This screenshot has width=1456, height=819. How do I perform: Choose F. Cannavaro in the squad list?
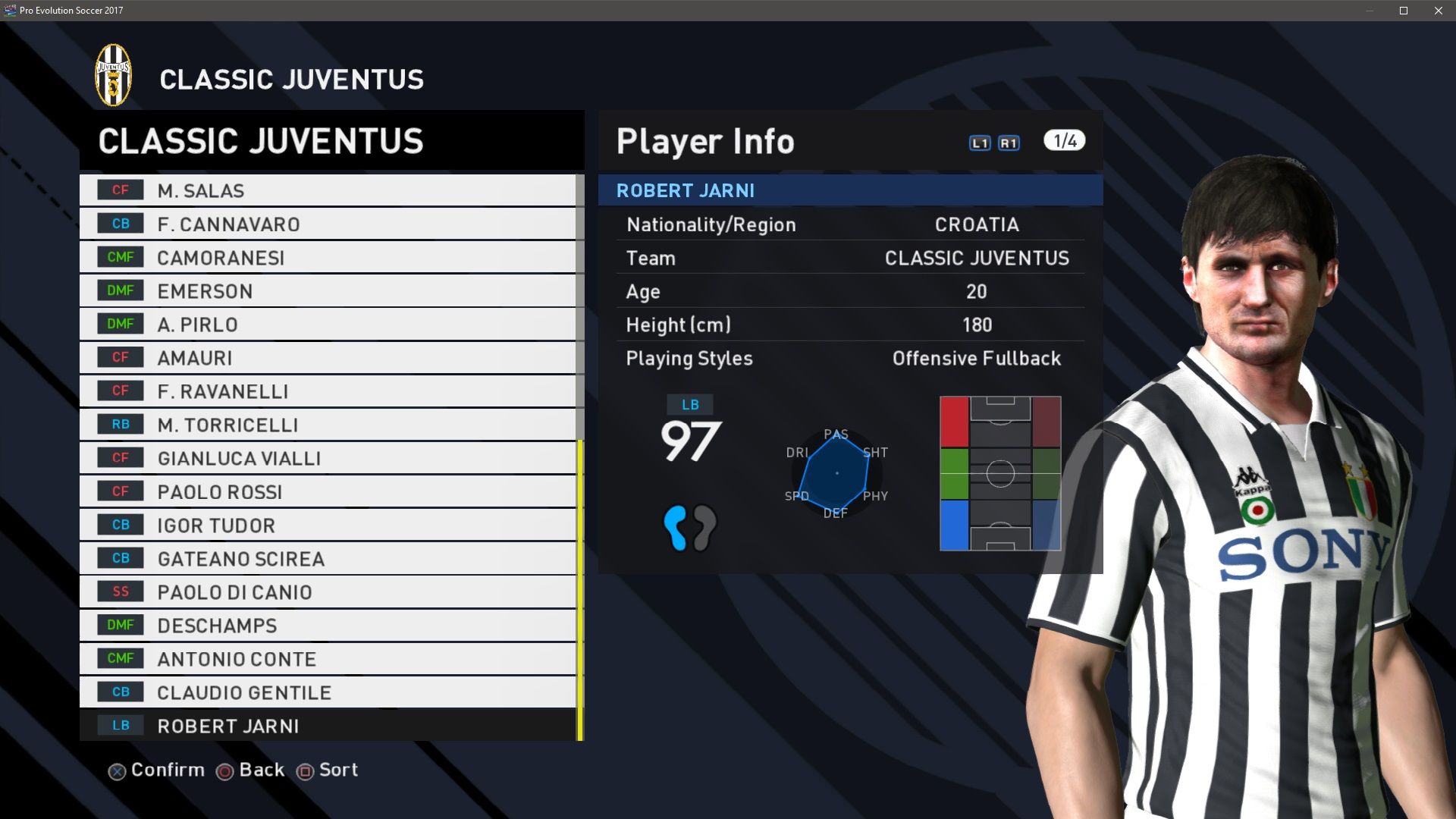328,224
